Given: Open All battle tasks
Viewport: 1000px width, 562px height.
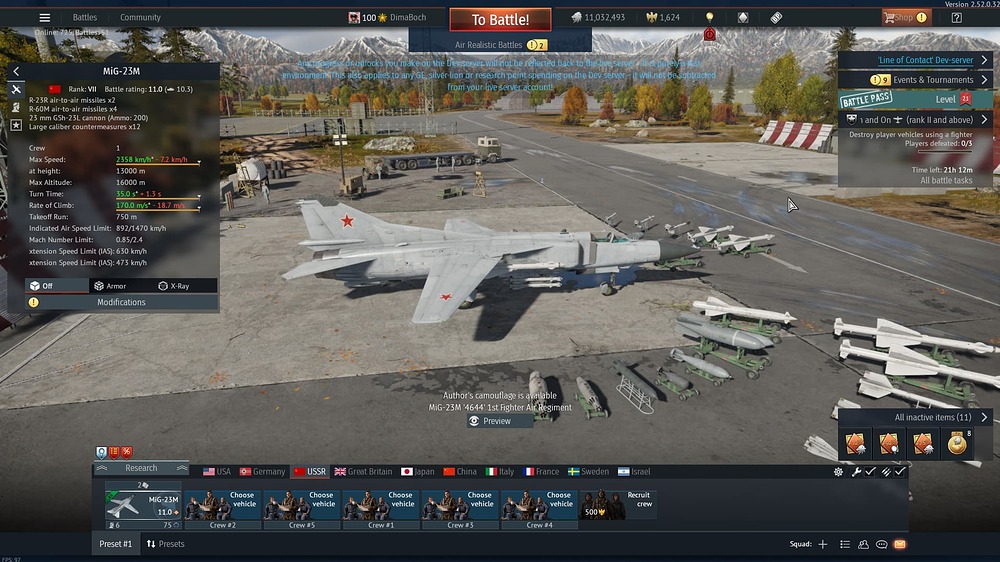Looking at the screenshot, I should tap(947, 180).
